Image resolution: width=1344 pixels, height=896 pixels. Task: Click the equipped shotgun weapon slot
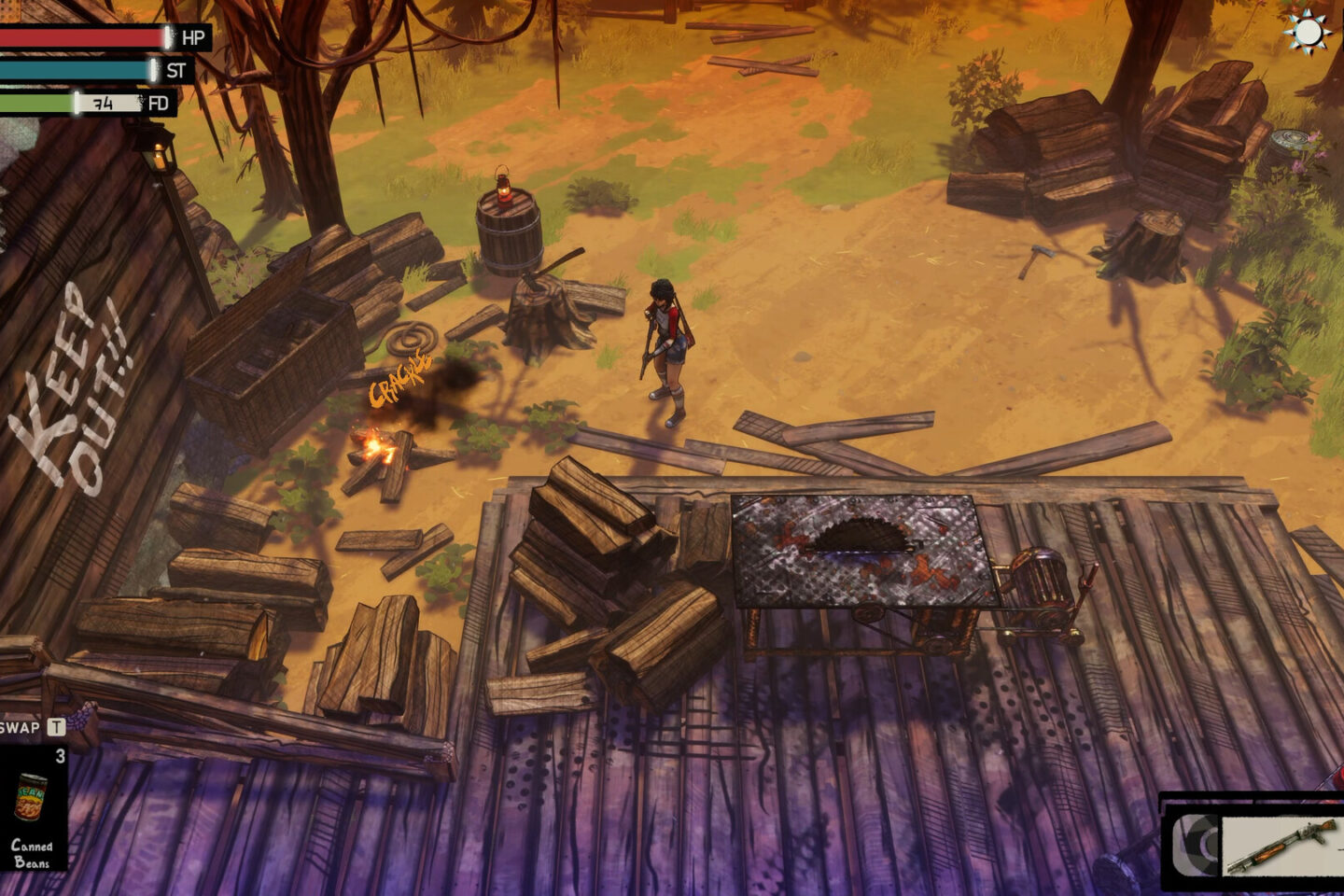[x=1279, y=844]
